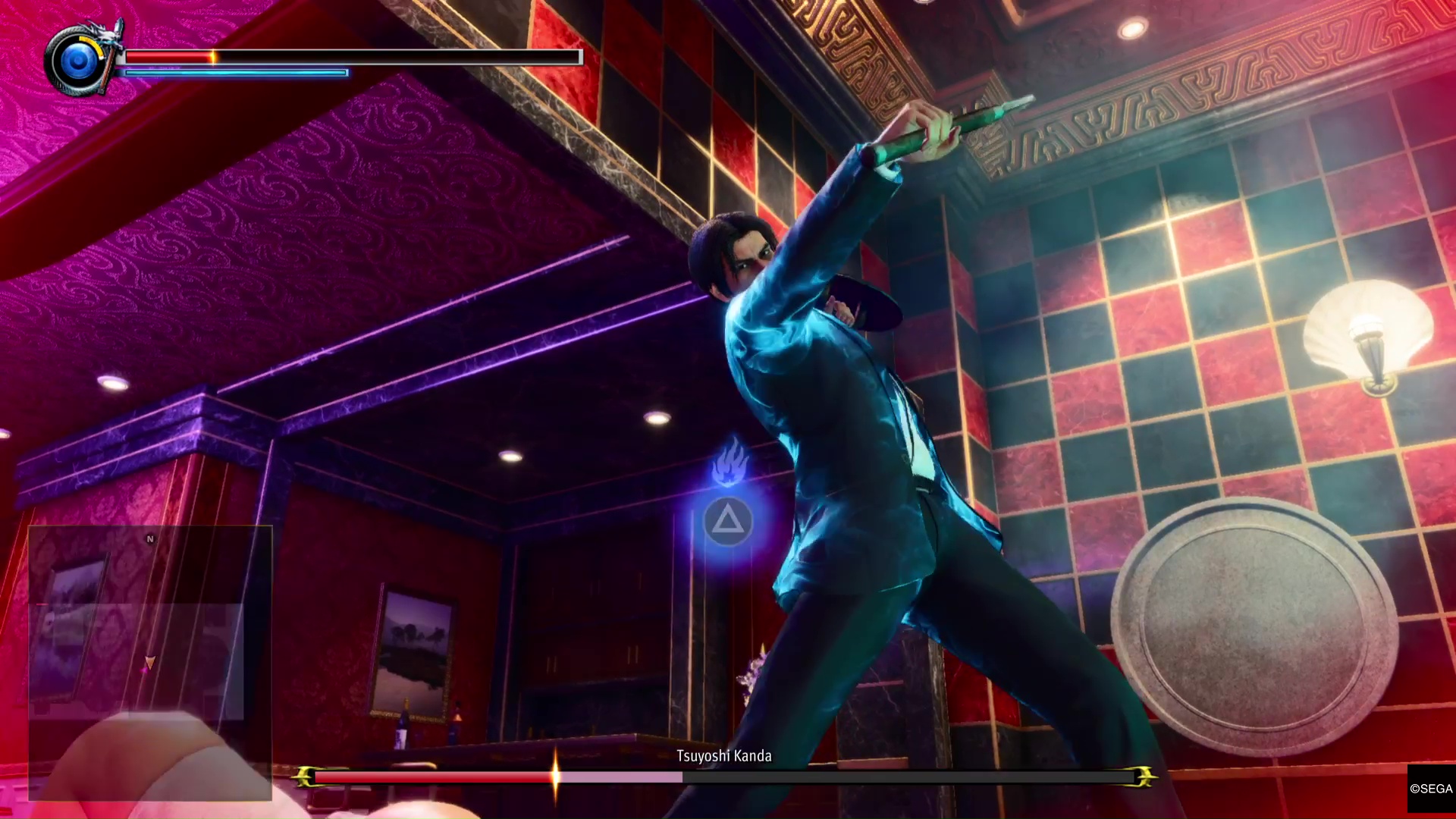Click the minimap in the corner
Image resolution: width=1456 pixels, height=819 pixels.
click(x=150, y=662)
